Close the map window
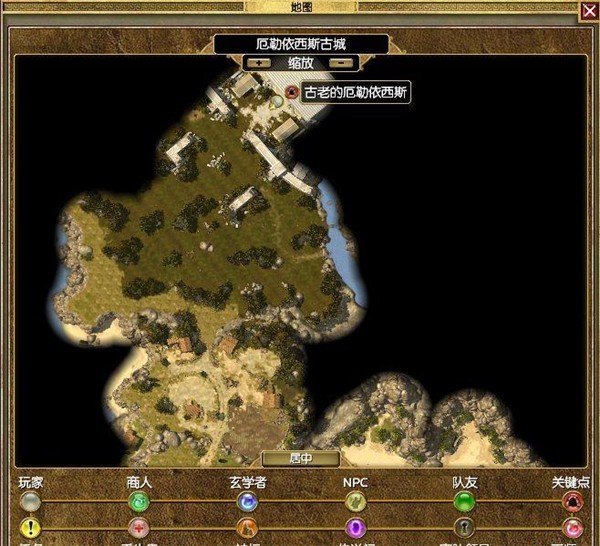600x546 pixels. [x=589, y=10]
